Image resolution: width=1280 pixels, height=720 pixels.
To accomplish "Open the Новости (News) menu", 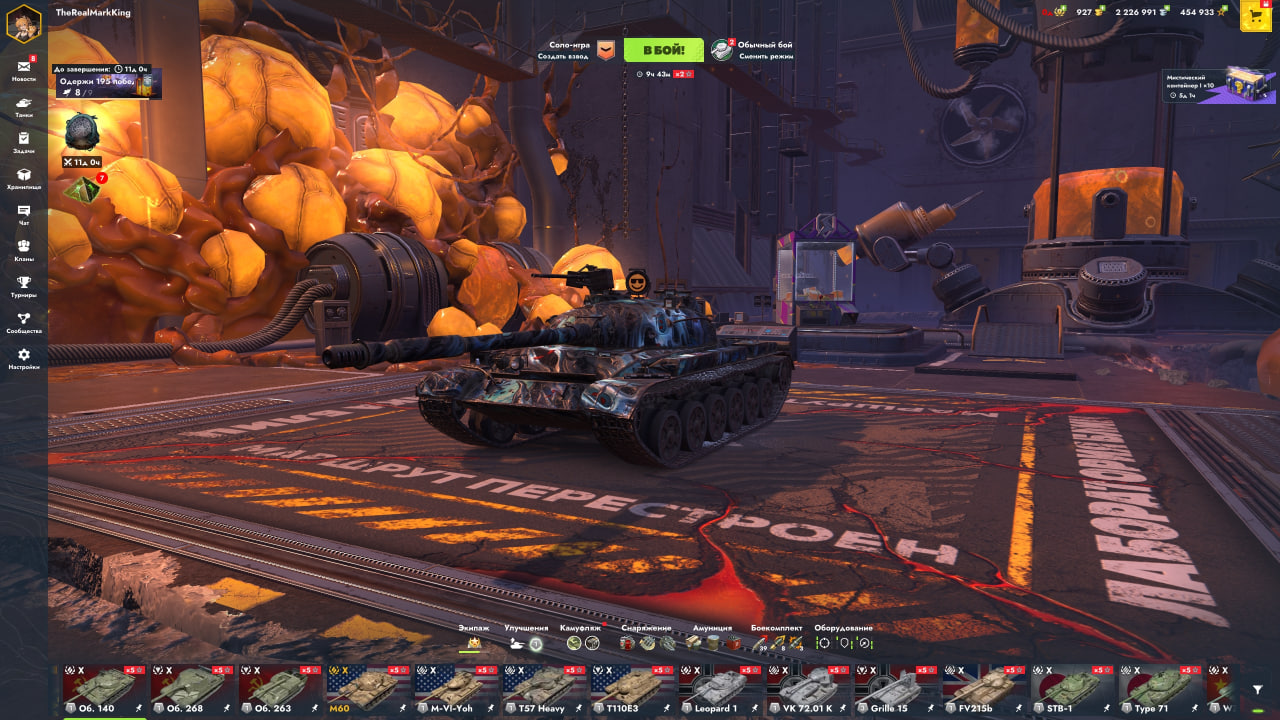I will pos(24,69).
